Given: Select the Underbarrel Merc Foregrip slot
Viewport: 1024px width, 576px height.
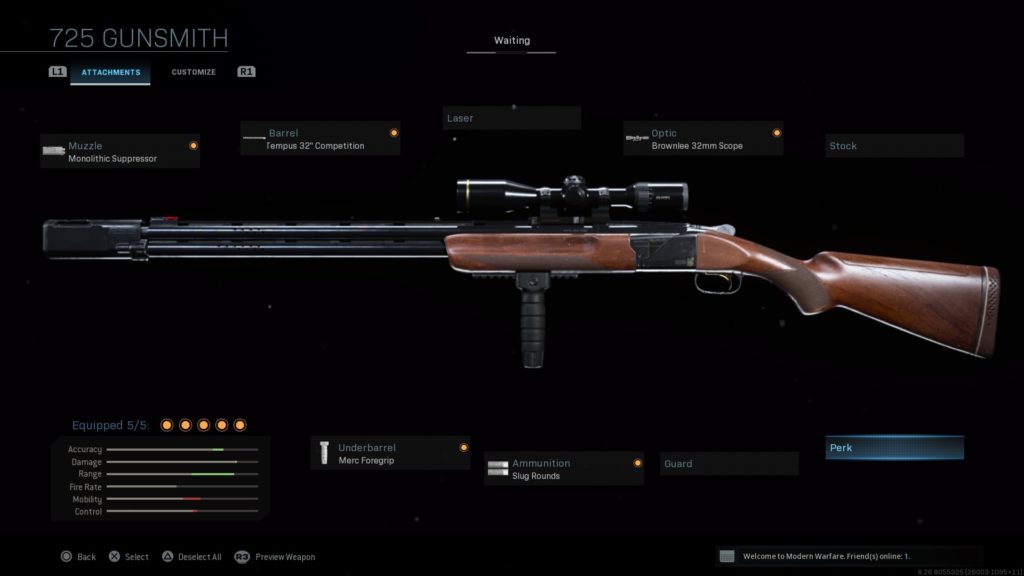Looking at the screenshot, I should 390,453.
